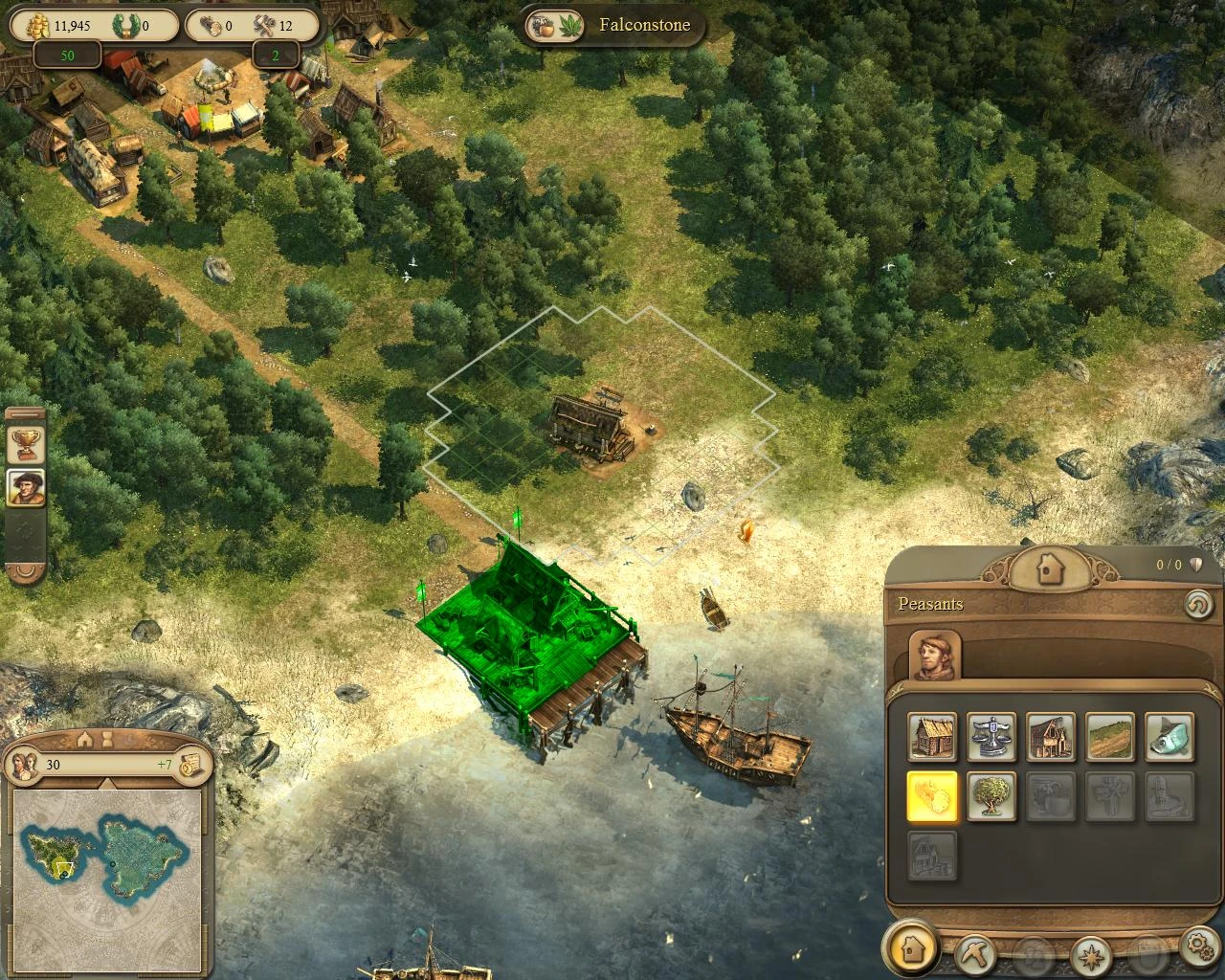Click the curved arrow button beside Peasants
The height and width of the screenshot is (980, 1225).
coord(1196,605)
